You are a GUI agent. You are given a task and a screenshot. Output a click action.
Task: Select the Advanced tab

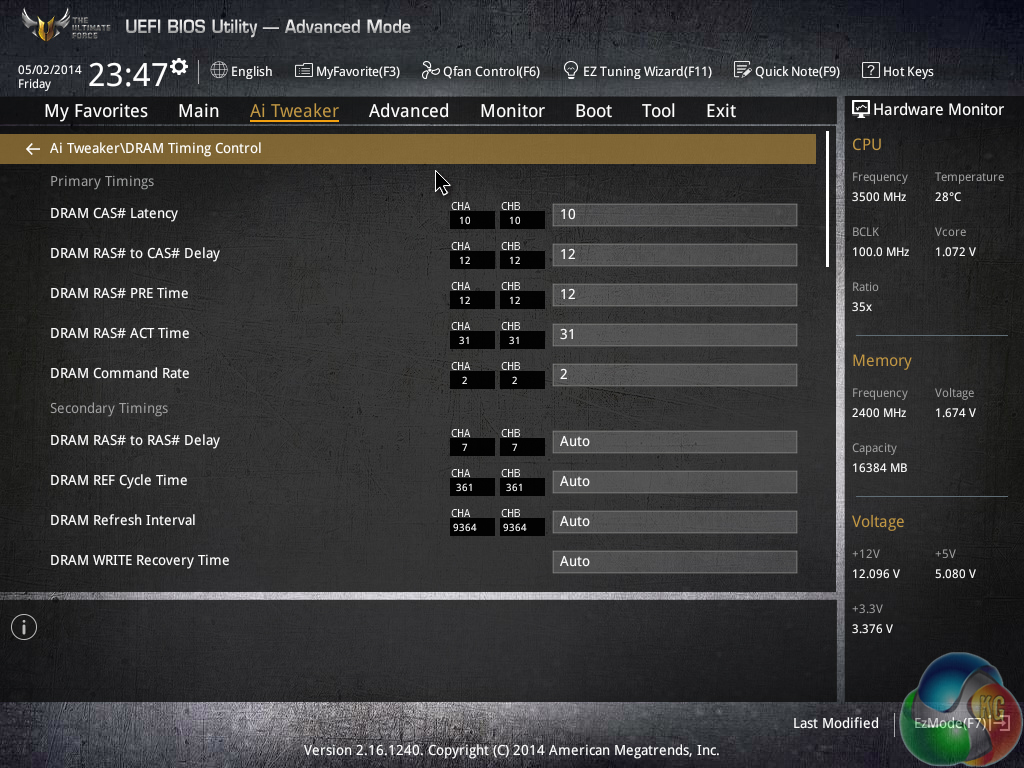(x=408, y=111)
